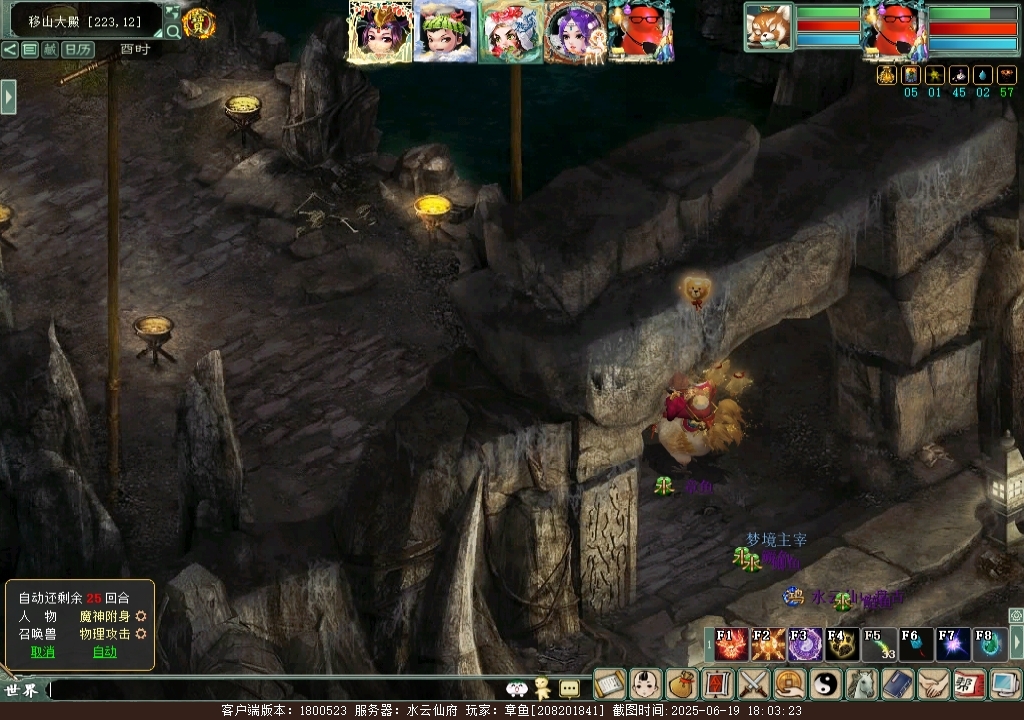The width and height of the screenshot is (1024, 720).
Task: Open the crossed swords attack menu
Action: (752, 684)
